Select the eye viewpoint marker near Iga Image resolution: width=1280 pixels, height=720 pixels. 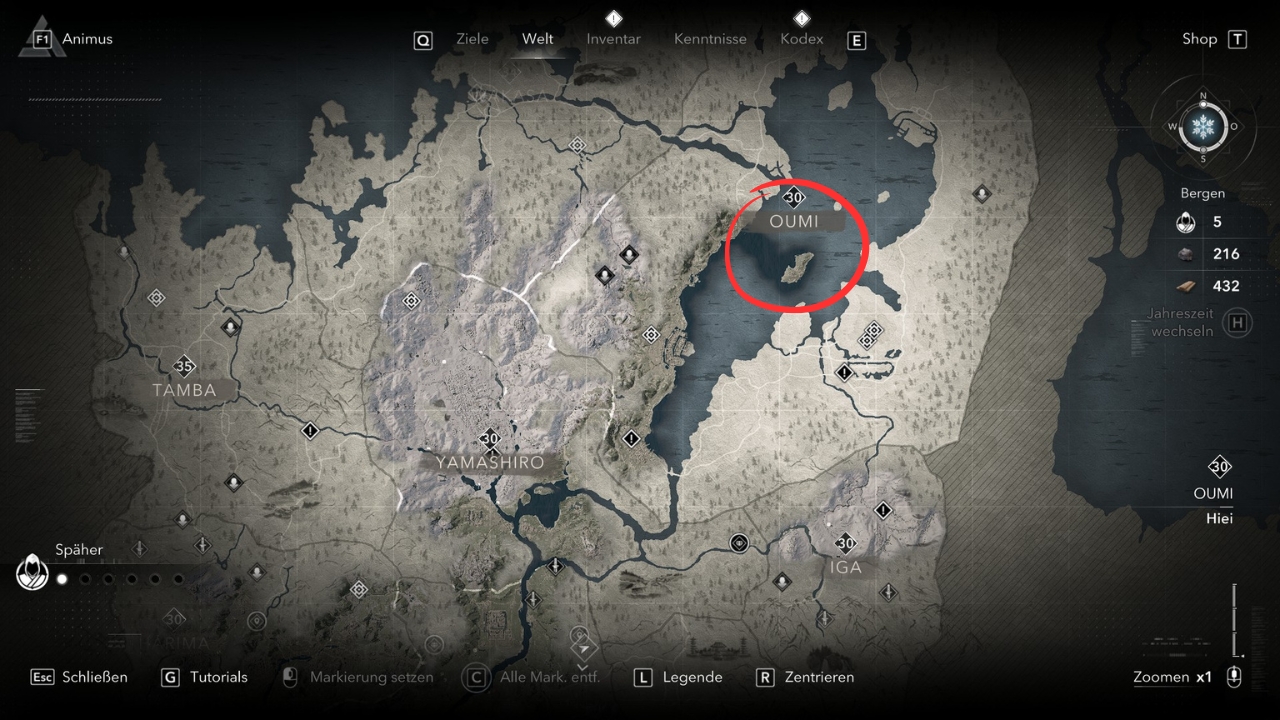(739, 543)
